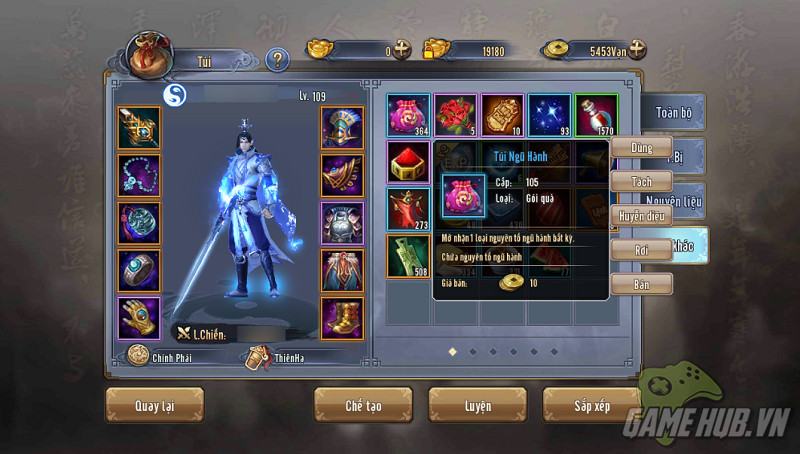Open the question mark help button
Viewport: 800px width, 454px height.
pos(278,60)
